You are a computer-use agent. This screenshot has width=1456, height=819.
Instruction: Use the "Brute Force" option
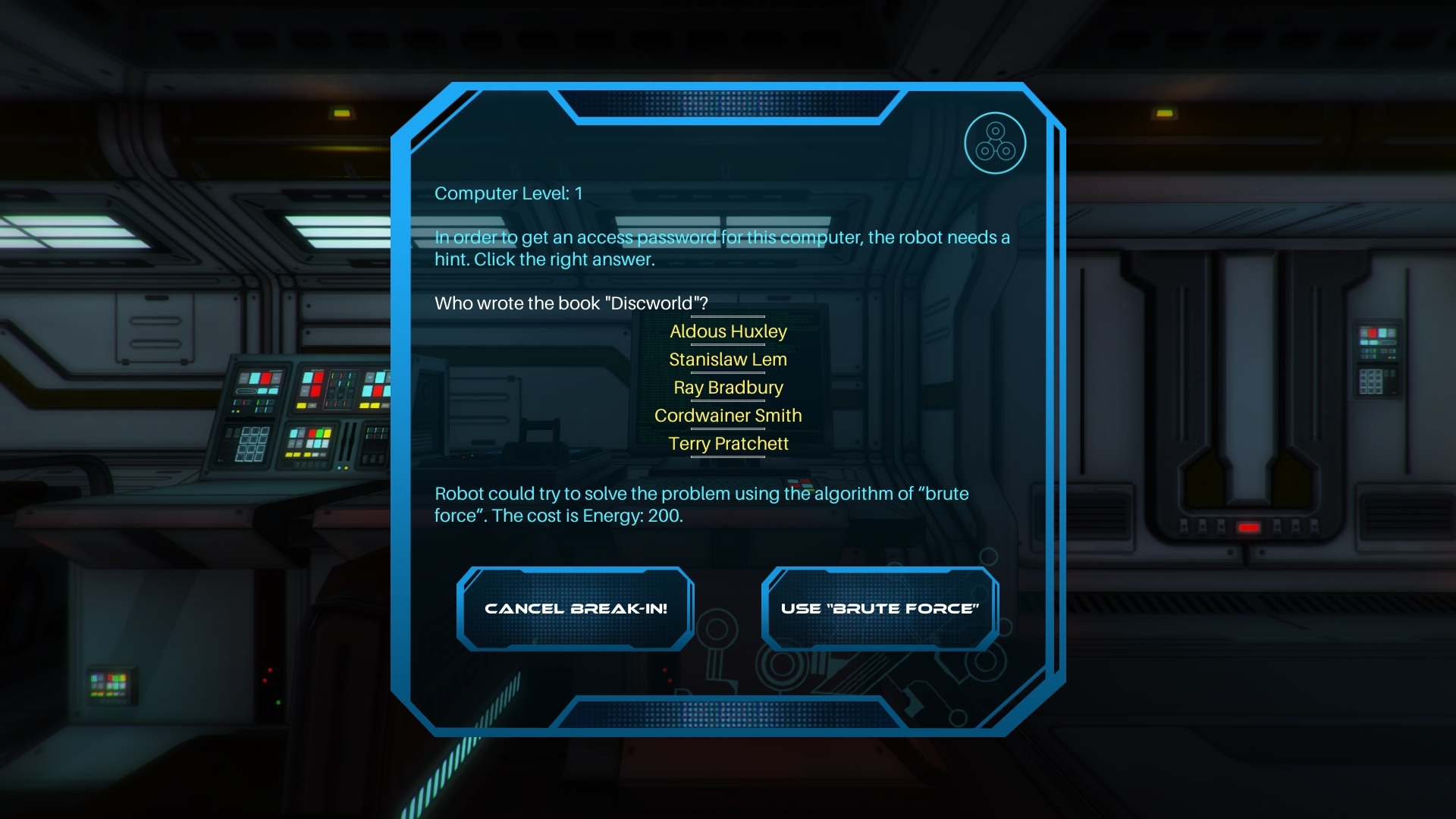[880, 609]
